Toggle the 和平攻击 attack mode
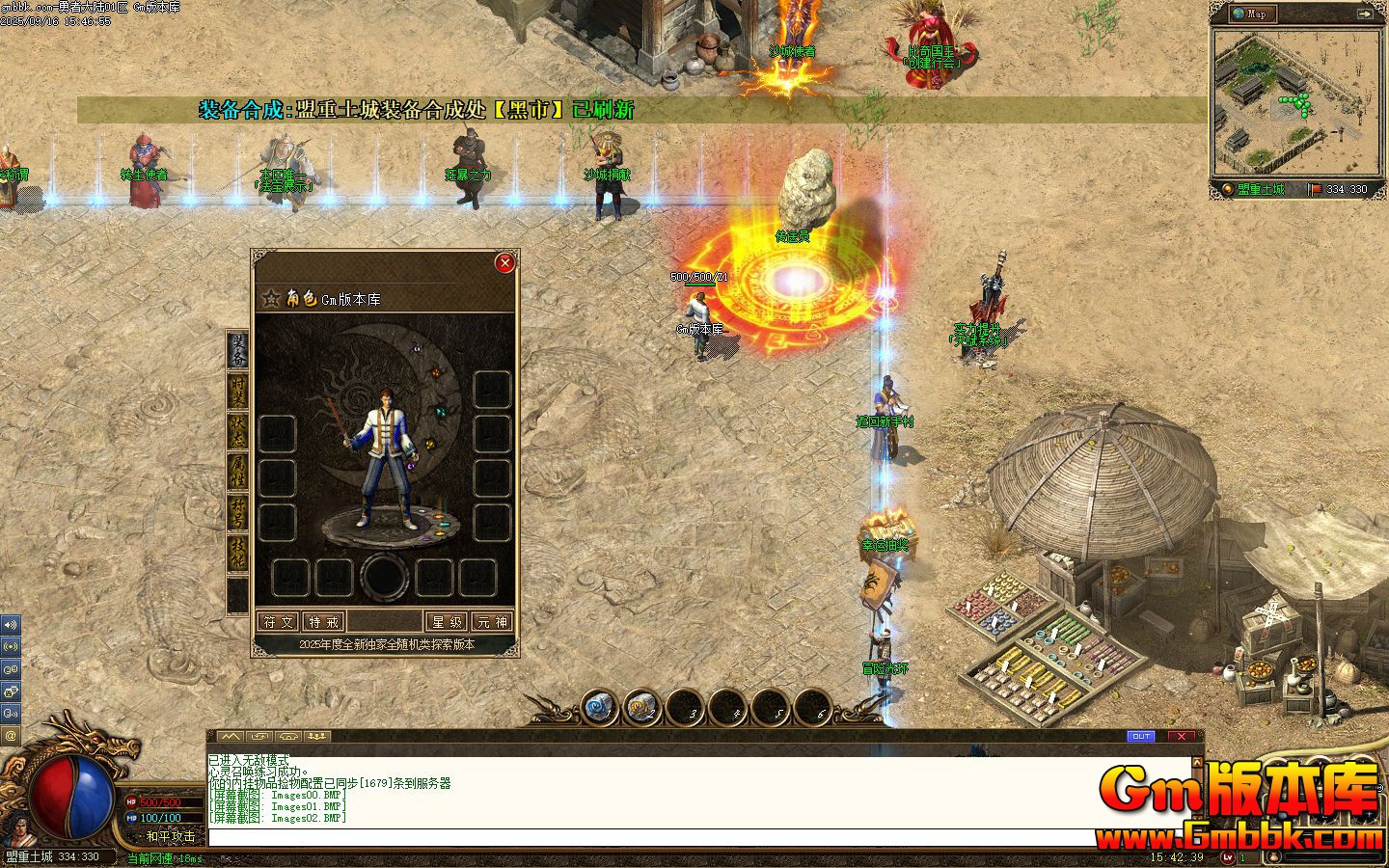This screenshot has height=868, width=1389. click(x=170, y=836)
